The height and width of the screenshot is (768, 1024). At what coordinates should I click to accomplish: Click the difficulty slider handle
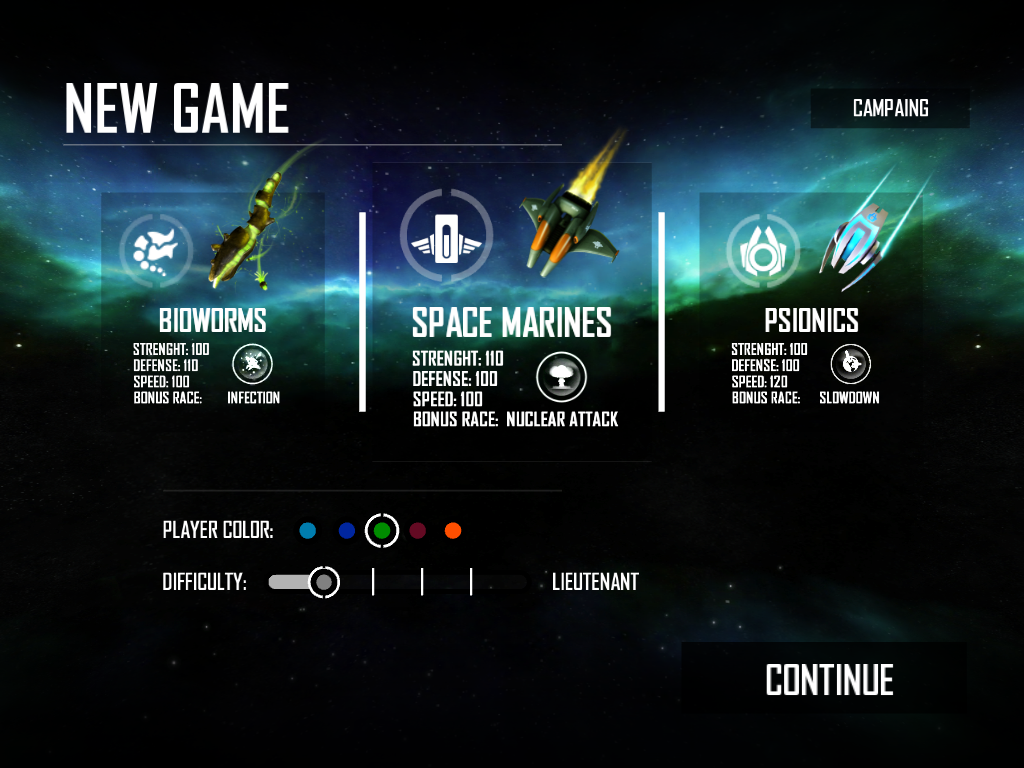[x=323, y=581]
